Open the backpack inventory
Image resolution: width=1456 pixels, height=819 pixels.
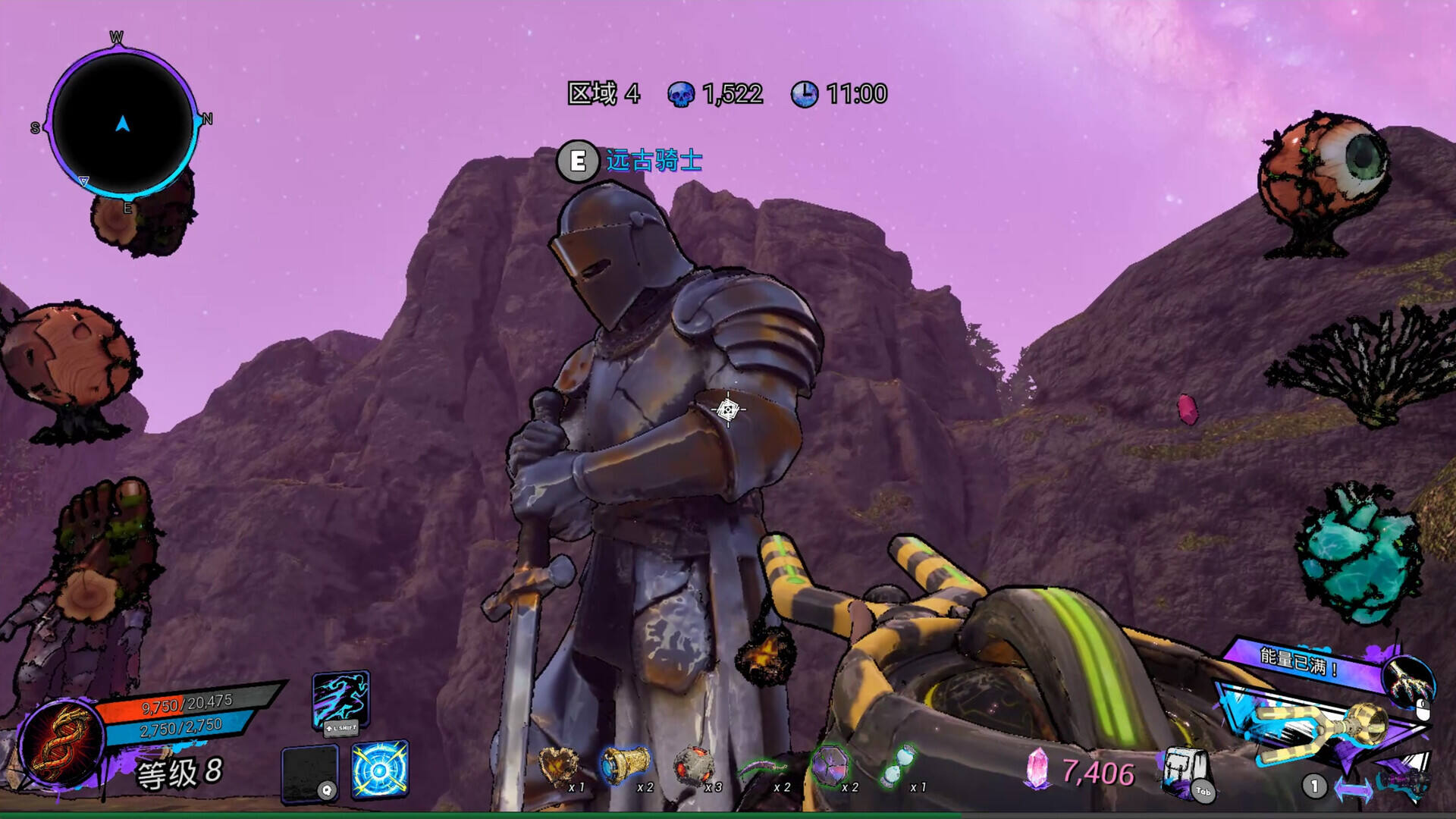[x=1184, y=771]
